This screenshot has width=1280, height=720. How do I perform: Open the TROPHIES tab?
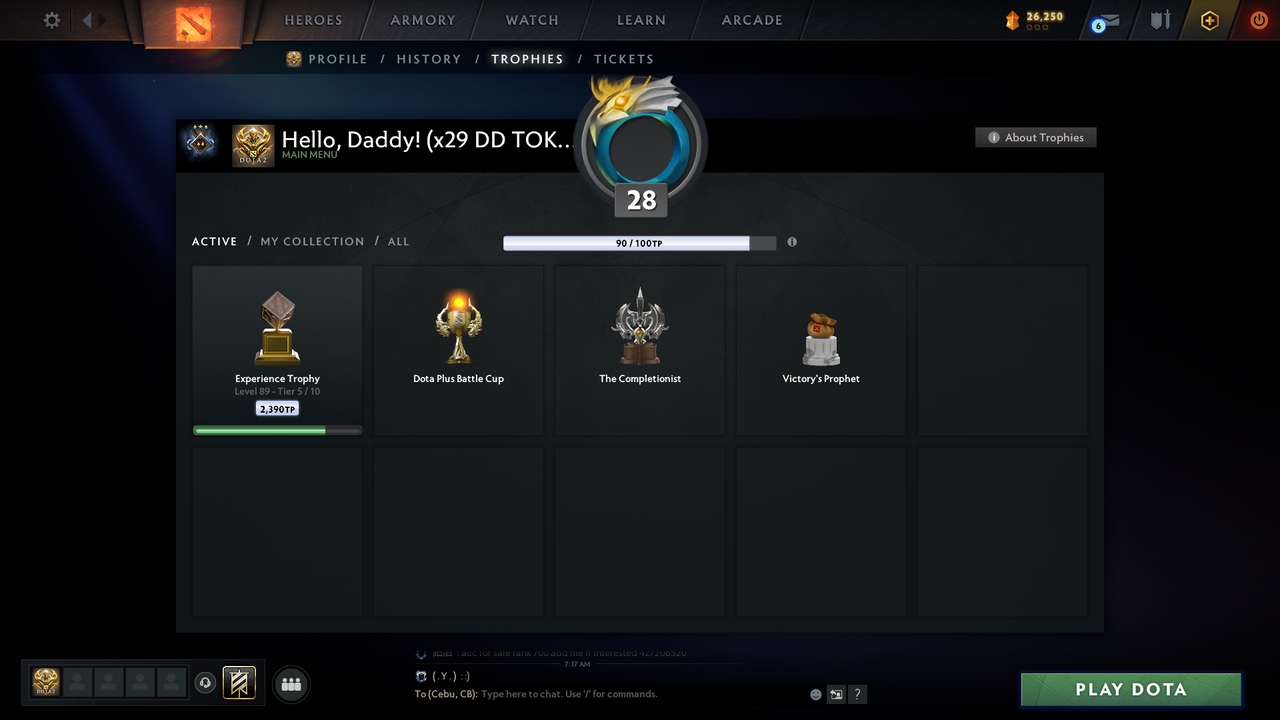tap(527, 59)
